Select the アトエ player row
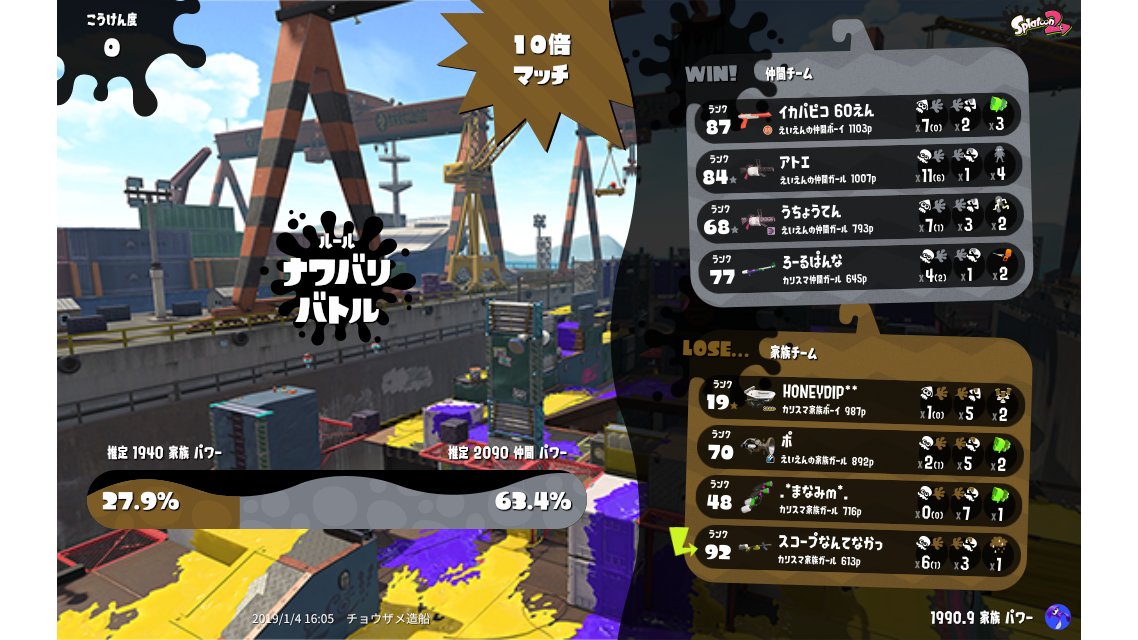This screenshot has height=640, width=1138. point(858,168)
